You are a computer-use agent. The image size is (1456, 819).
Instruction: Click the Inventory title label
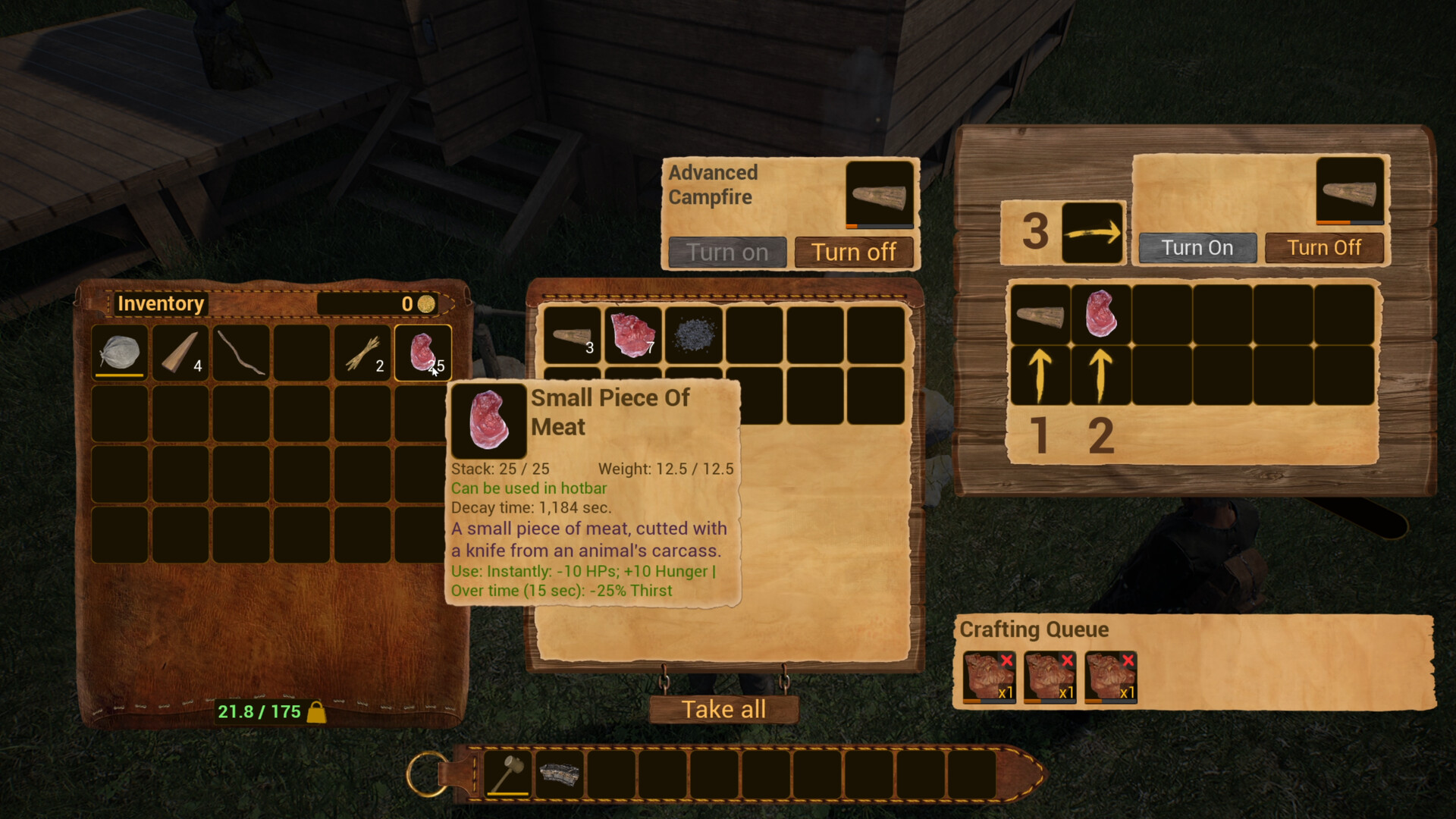click(160, 303)
